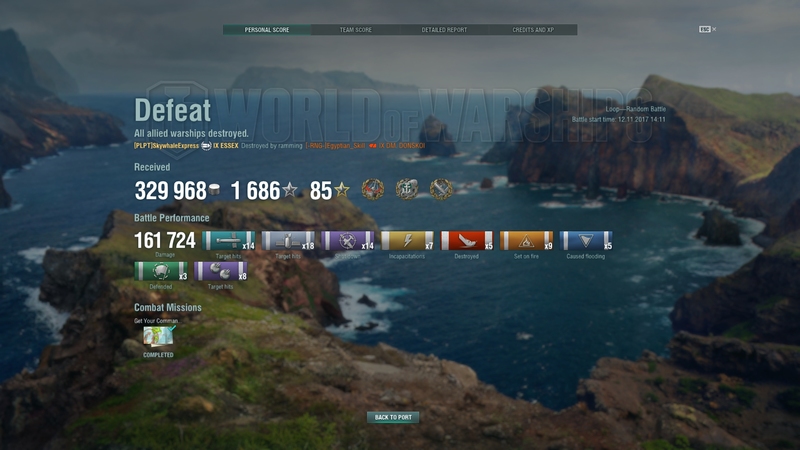This screenshot has width=800, height=450.
Task: Select the middle anchor achievement medal
Action: pos(407,189)
